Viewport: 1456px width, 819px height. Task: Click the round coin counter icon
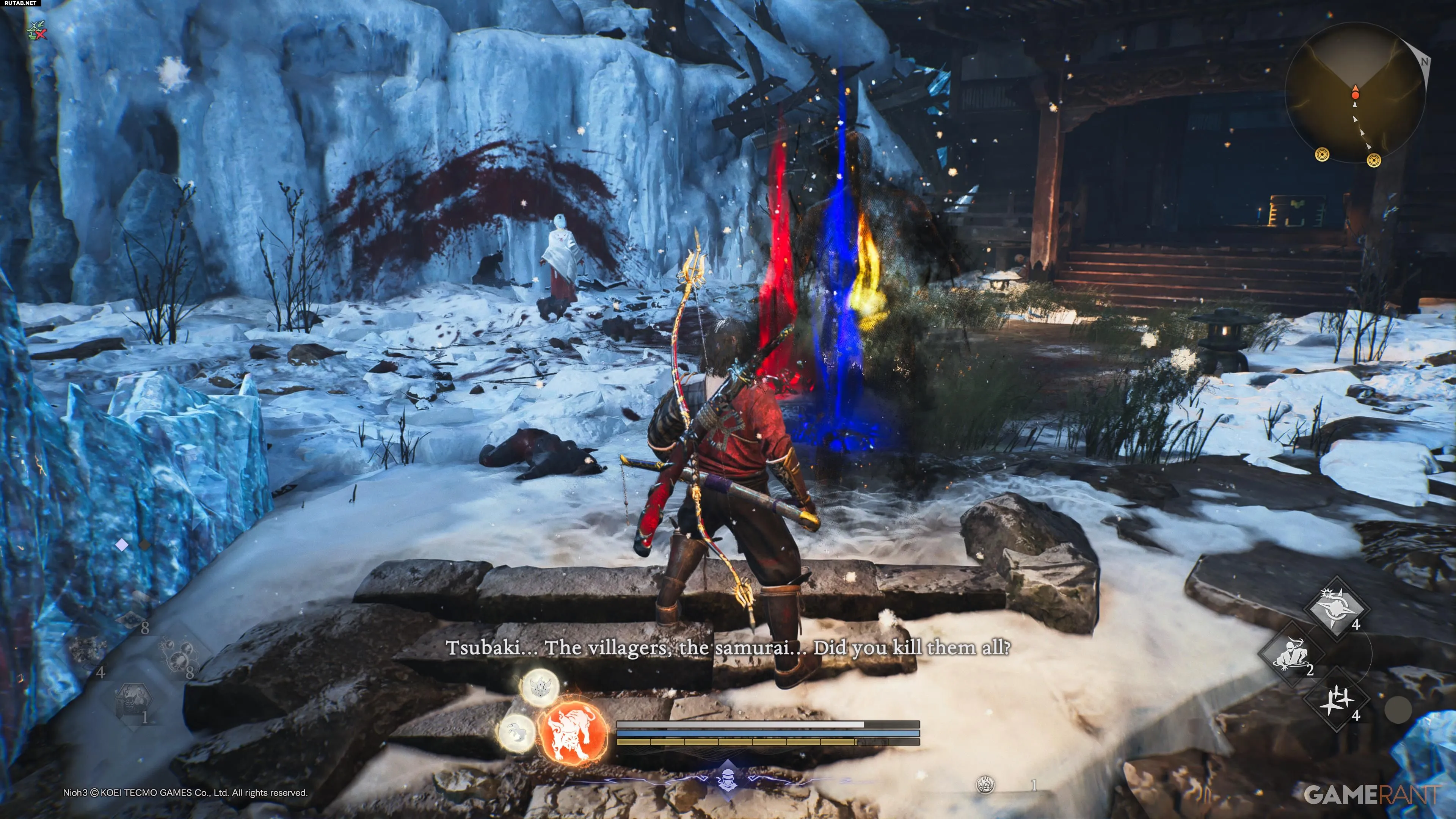point(985,784)
